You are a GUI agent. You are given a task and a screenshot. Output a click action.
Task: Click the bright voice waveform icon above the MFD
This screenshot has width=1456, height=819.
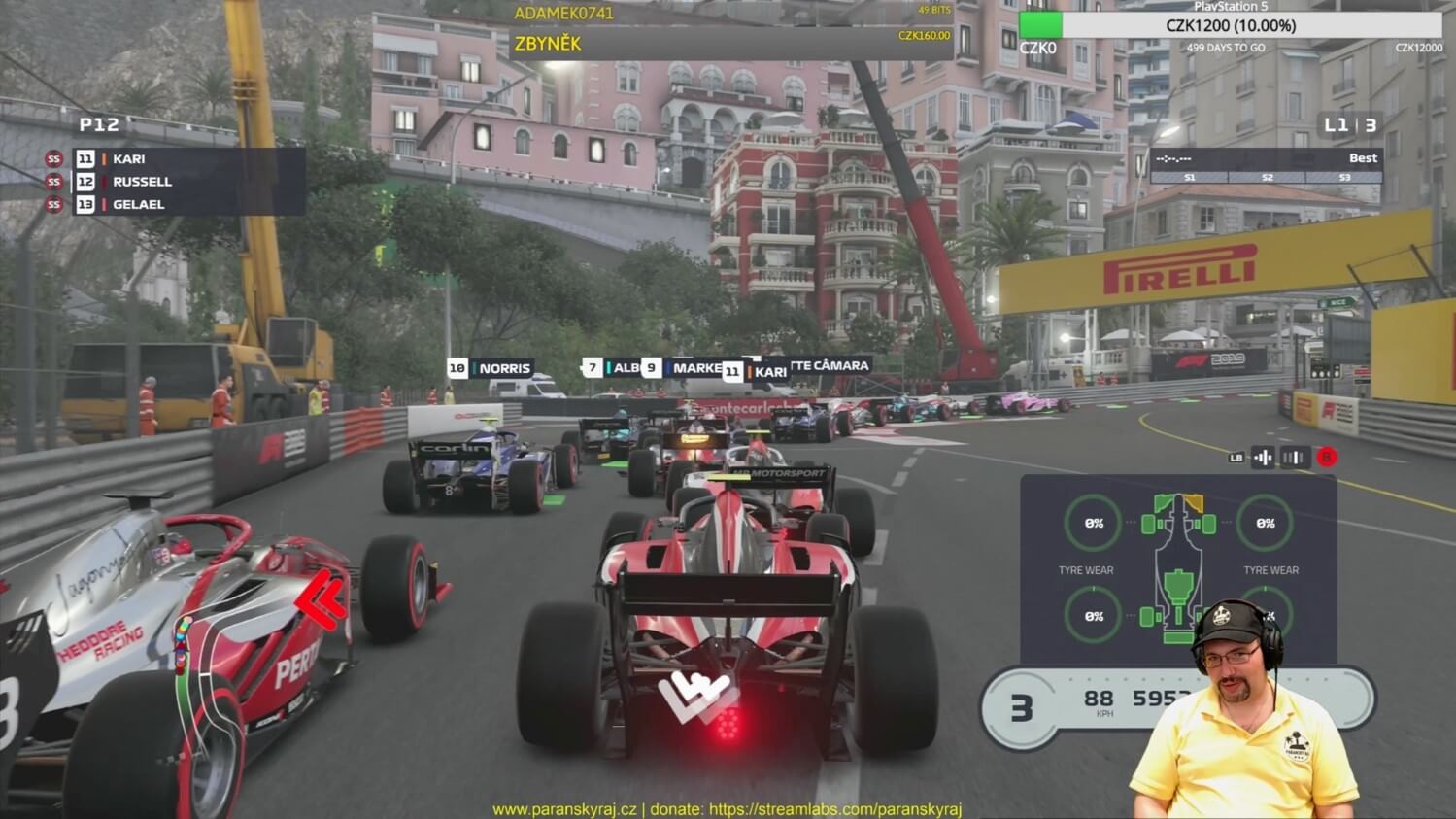[x=1263, y=457]
